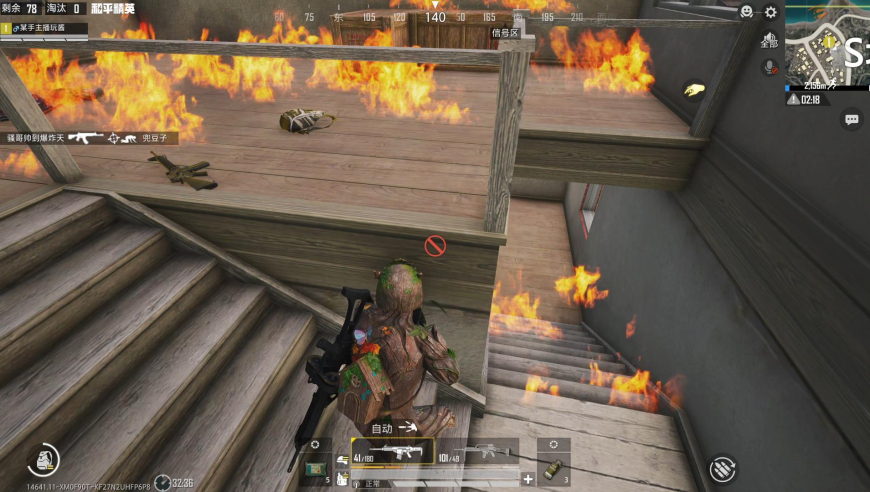The image size is (870, 492).
Task: Switch to the secondary rifle slot
Action: [479, 453]
